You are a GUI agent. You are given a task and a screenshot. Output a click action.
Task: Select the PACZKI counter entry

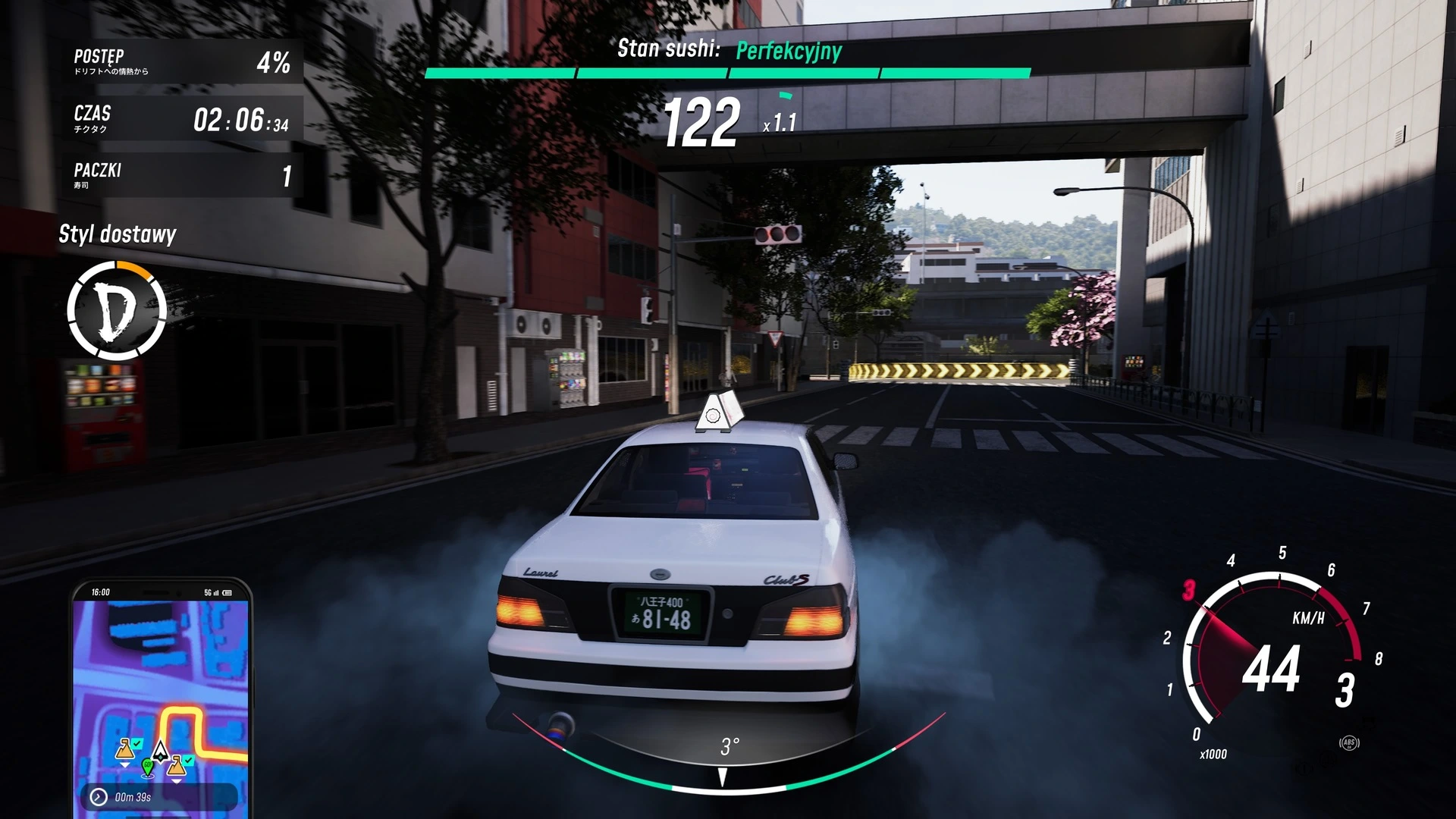(x=182, y=174)
